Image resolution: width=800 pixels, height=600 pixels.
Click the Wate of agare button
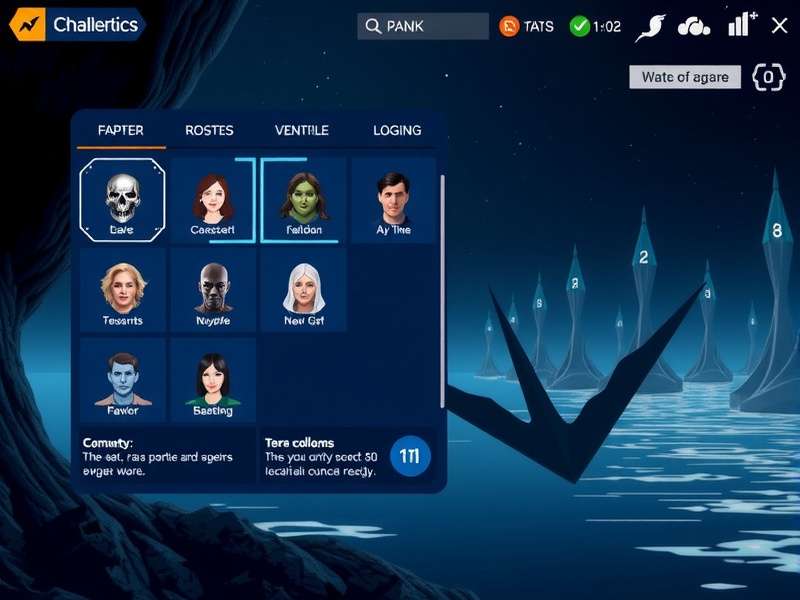pos(685,77)
